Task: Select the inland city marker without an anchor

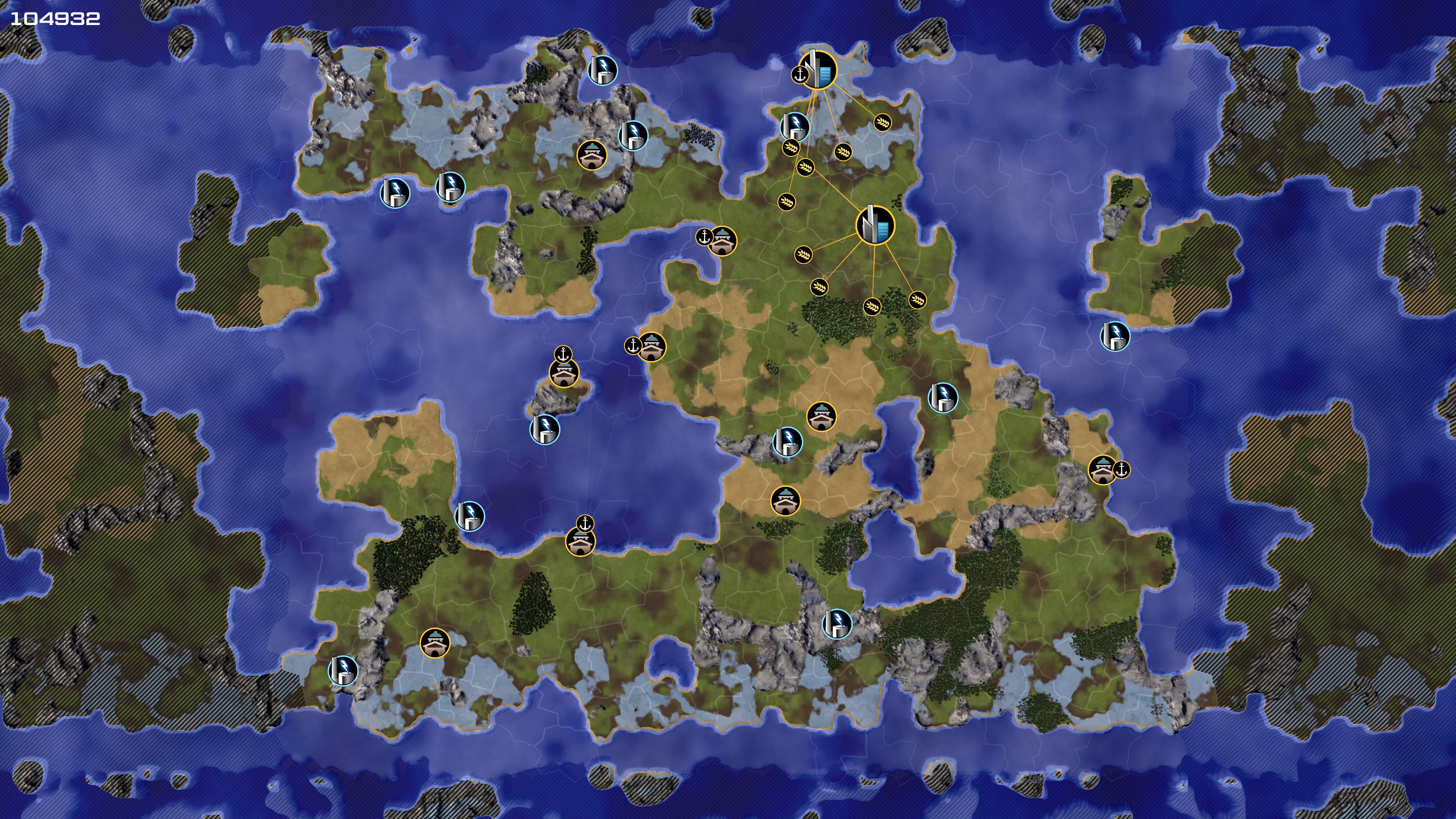Action: pos(875,225)
